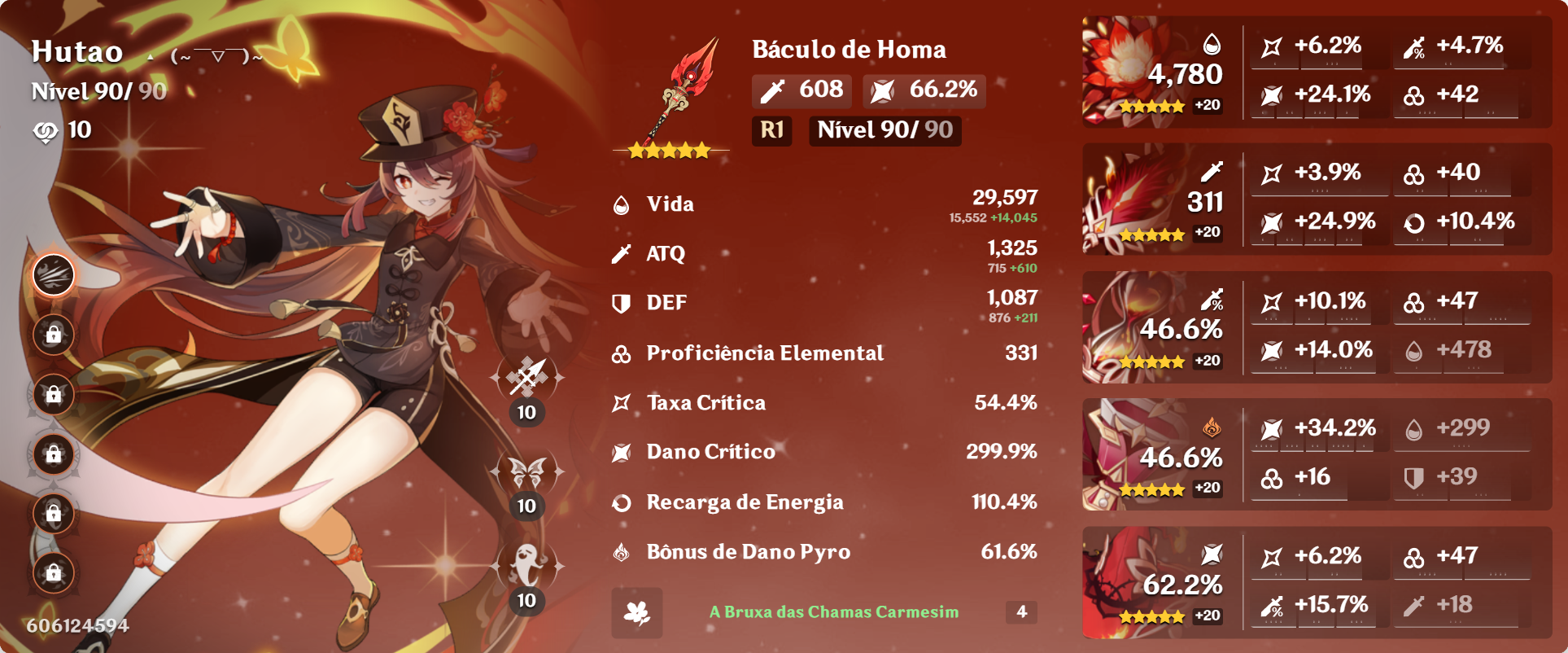
Task: Select the Recarga de Energia stat icon
Action: click(622, 503)
